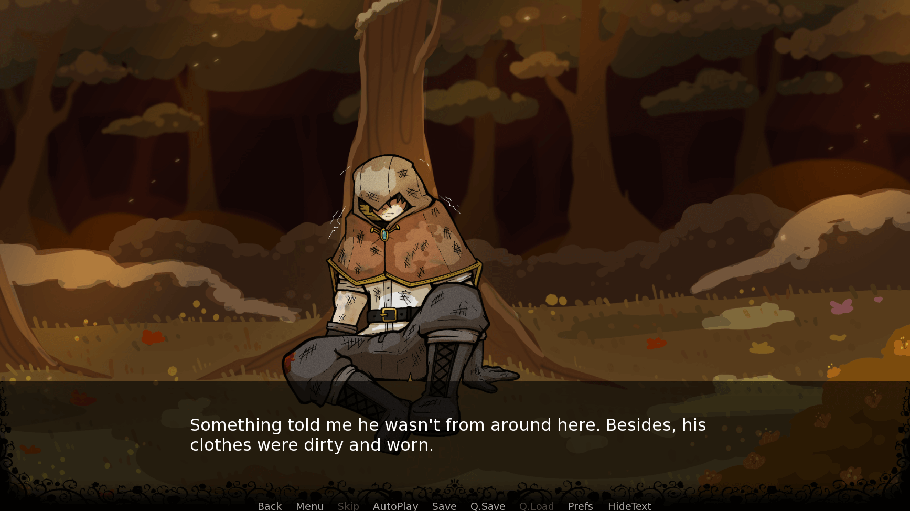Go back with the Back button
The width and height of the screenshot is (910, 511).
click(x=270, y=506)
